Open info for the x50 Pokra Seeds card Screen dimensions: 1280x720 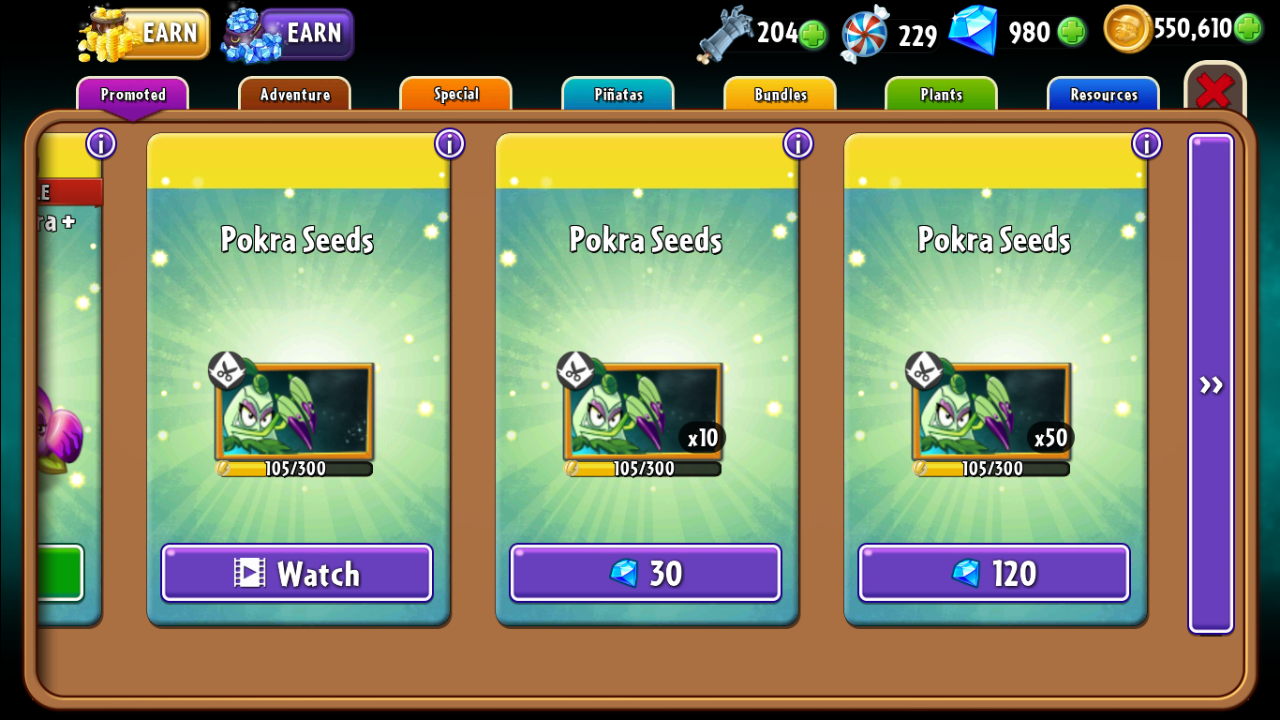click(x=1146, y=144)
